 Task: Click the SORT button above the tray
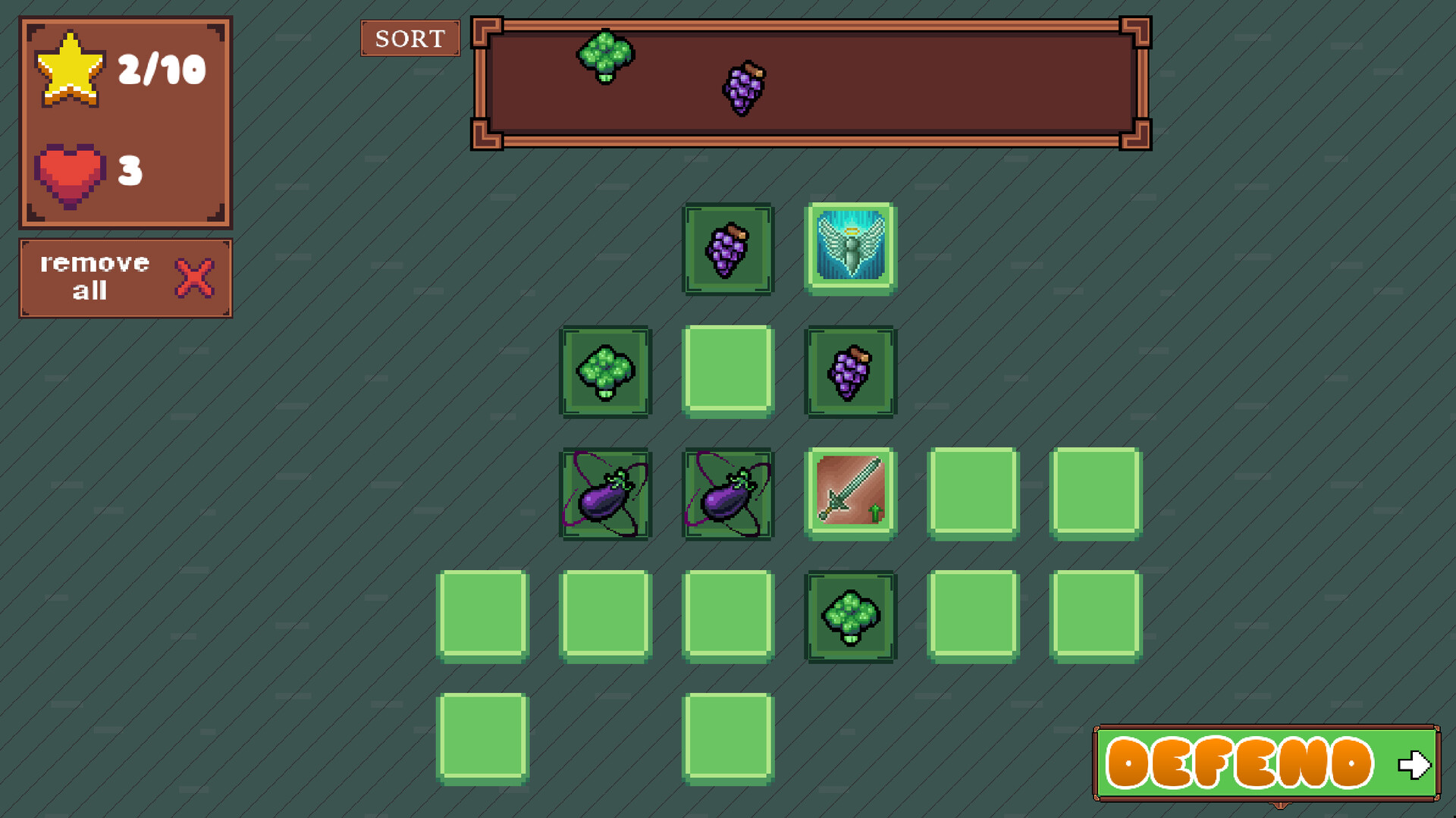tap(409, 39)
